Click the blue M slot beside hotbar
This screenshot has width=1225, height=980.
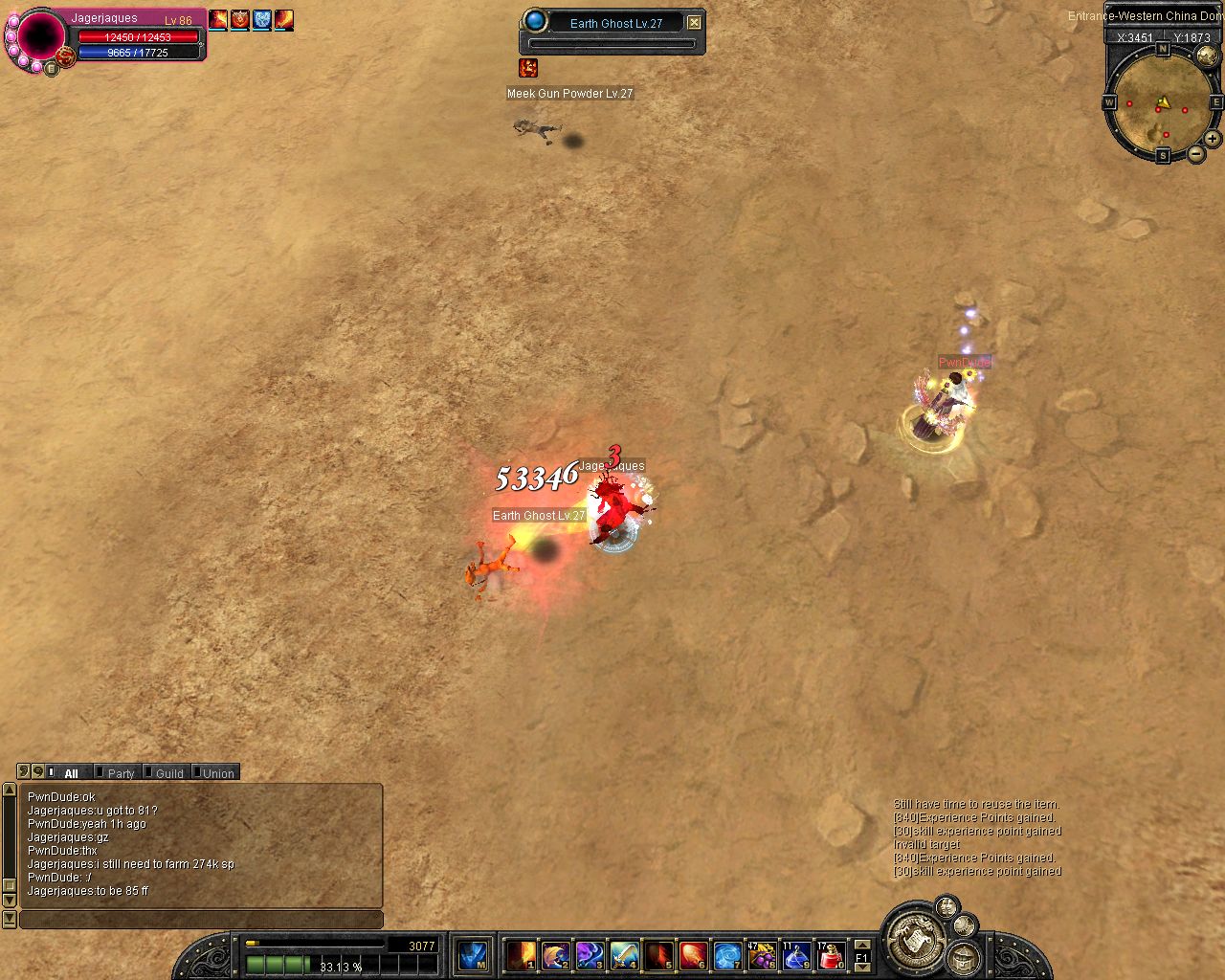(473, 955)
